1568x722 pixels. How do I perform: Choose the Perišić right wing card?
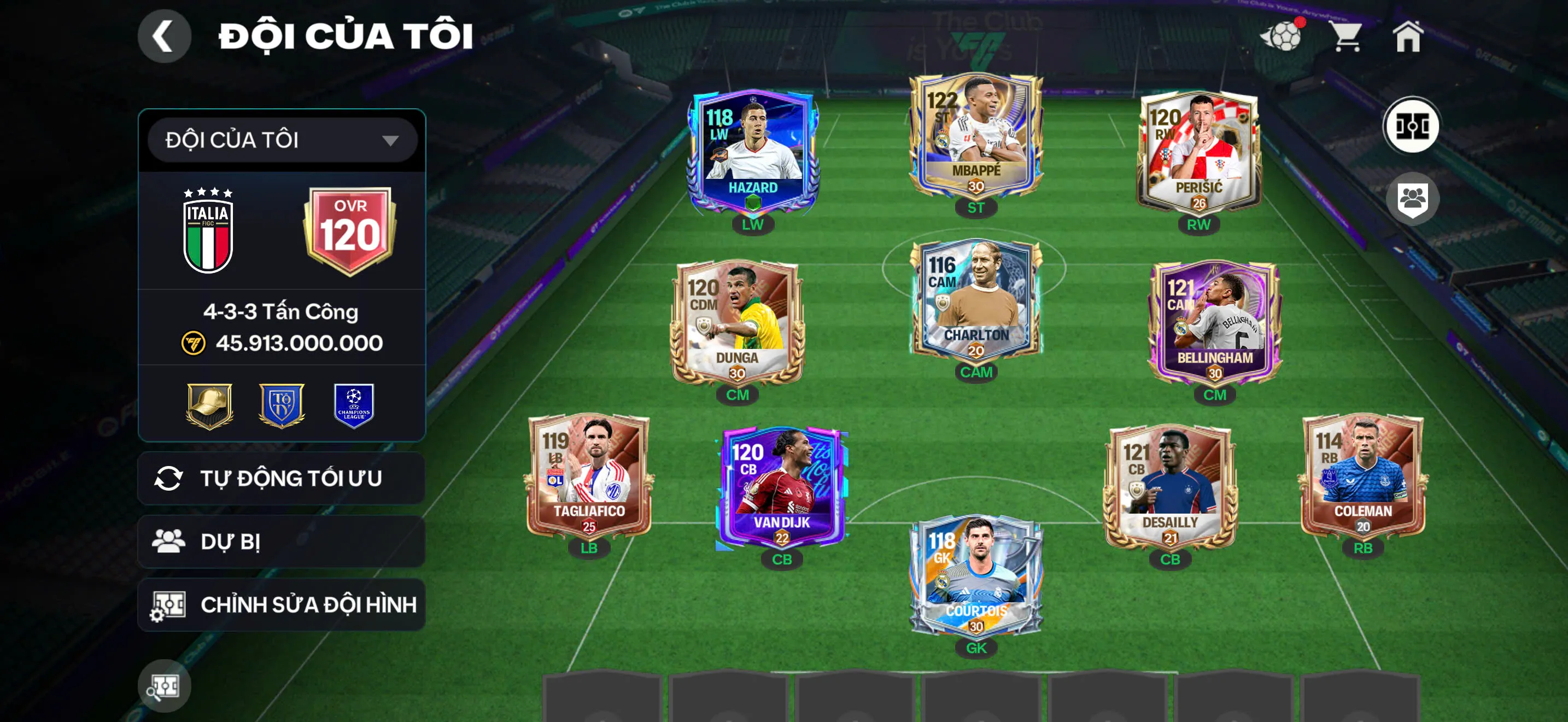[1198, 152]
